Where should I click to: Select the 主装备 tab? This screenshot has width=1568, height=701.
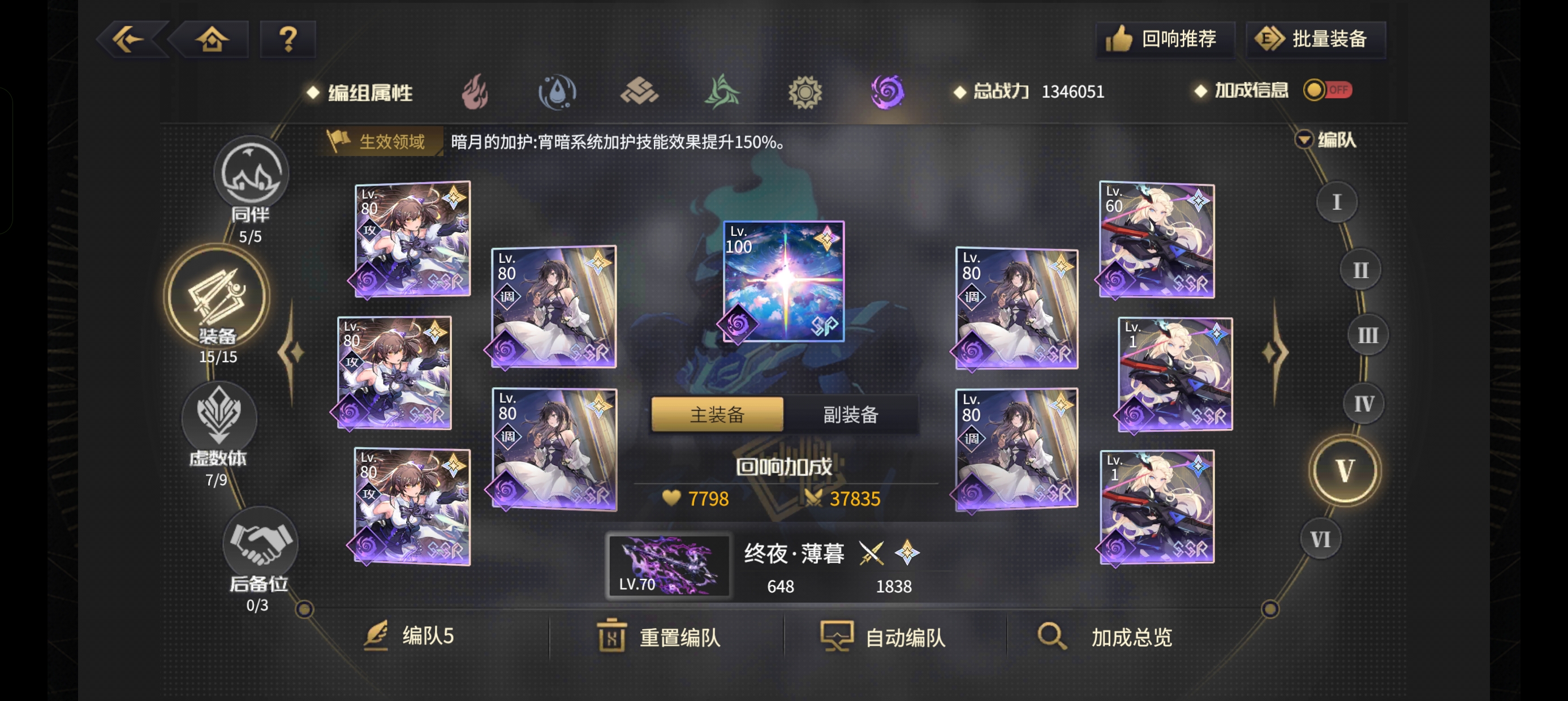point(717,414)
